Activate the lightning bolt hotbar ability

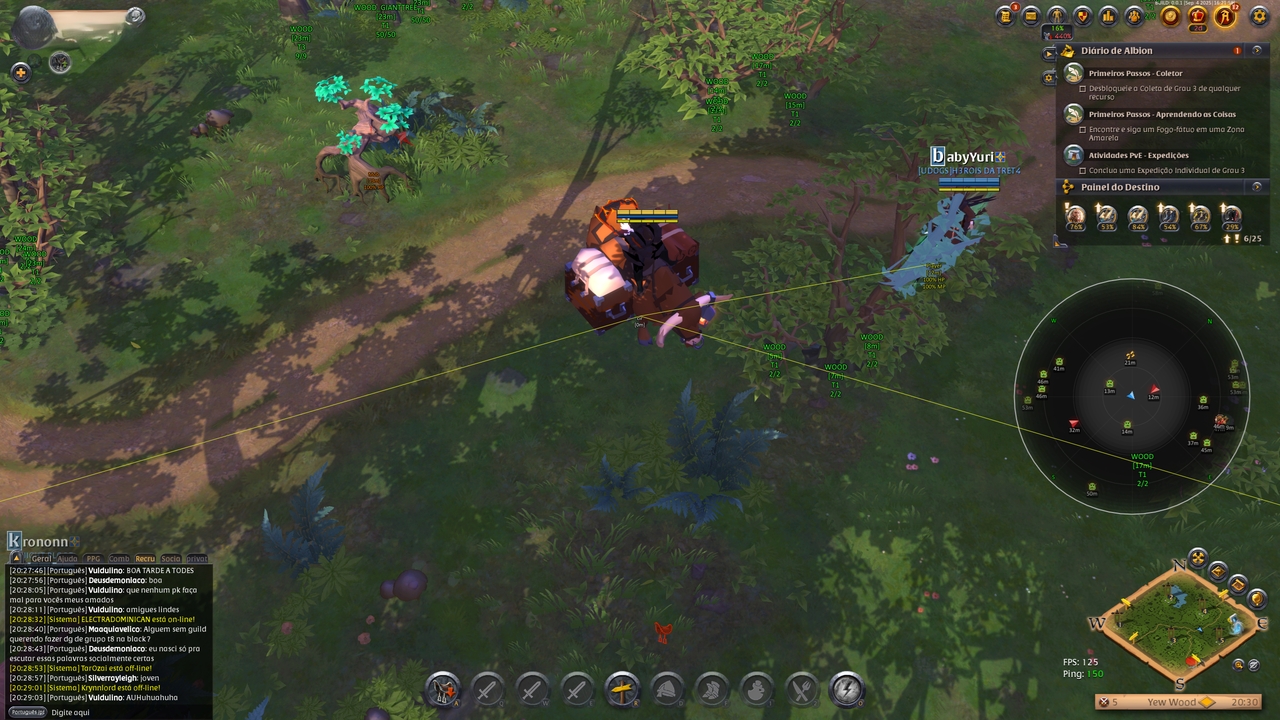[x=847, y=689]
